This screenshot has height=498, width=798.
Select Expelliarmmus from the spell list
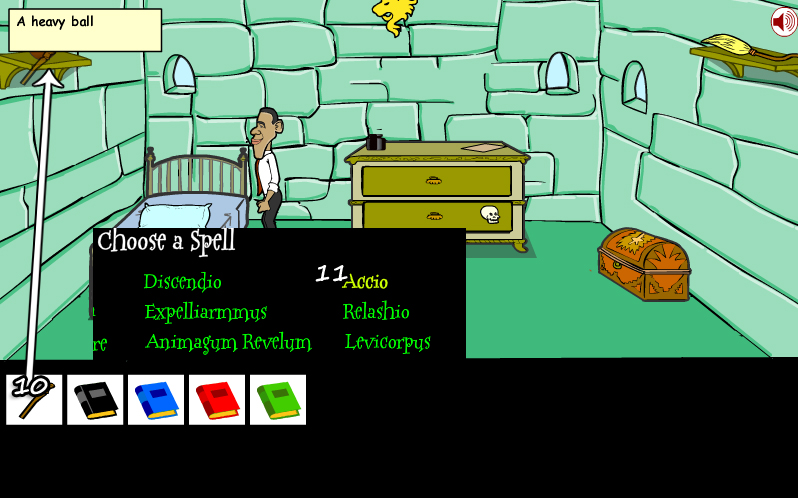205,312
